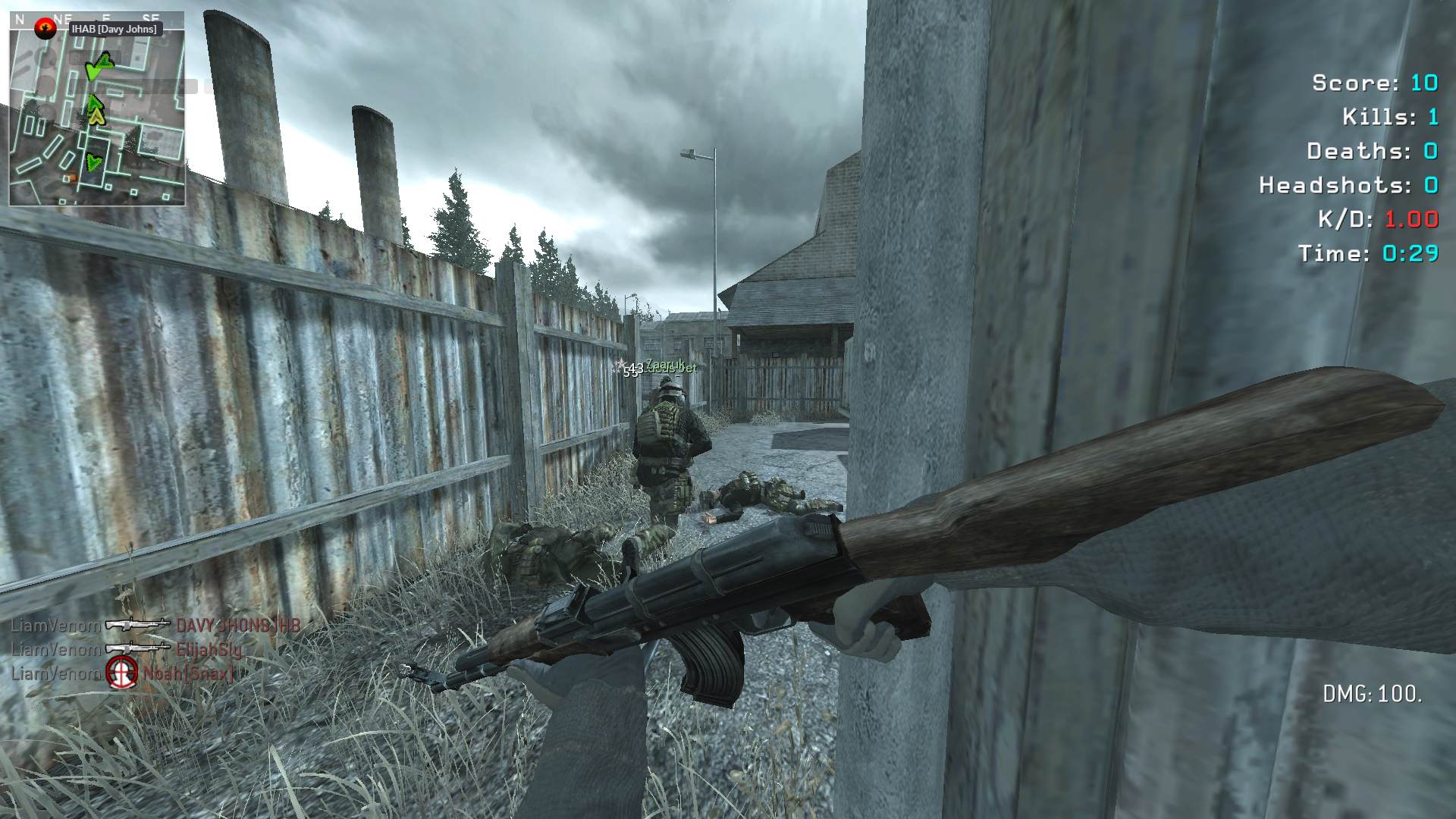
Task: Select the red speaker avatar overlay icon
Action: [x=46, y=29]
